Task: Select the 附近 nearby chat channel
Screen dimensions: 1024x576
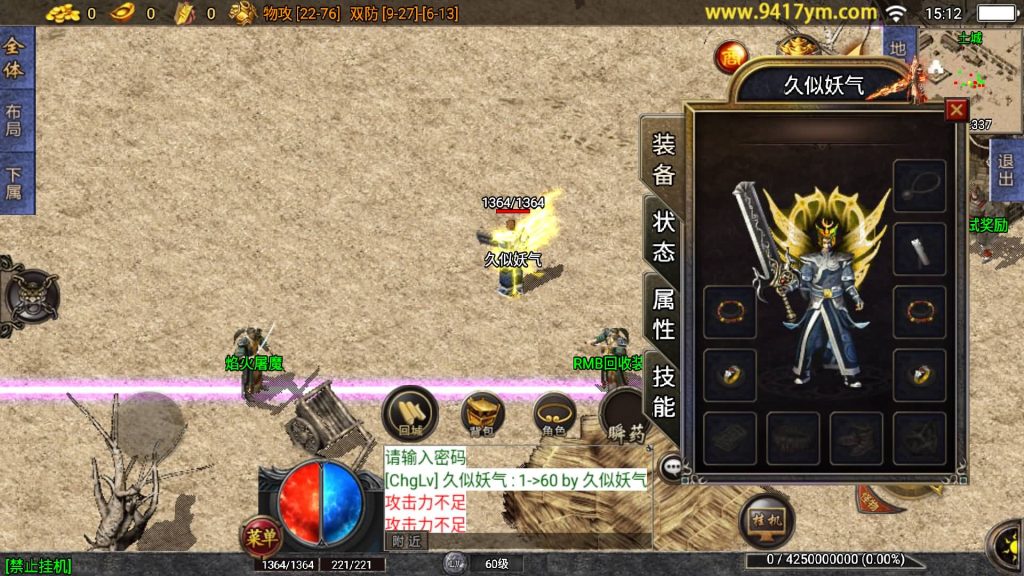Action: [x=406, y=540]
